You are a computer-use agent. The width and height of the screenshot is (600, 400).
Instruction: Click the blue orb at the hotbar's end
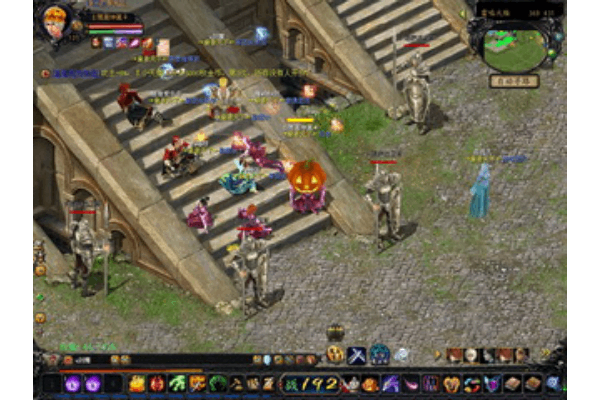pyautogui.click(x=552, y=383)
